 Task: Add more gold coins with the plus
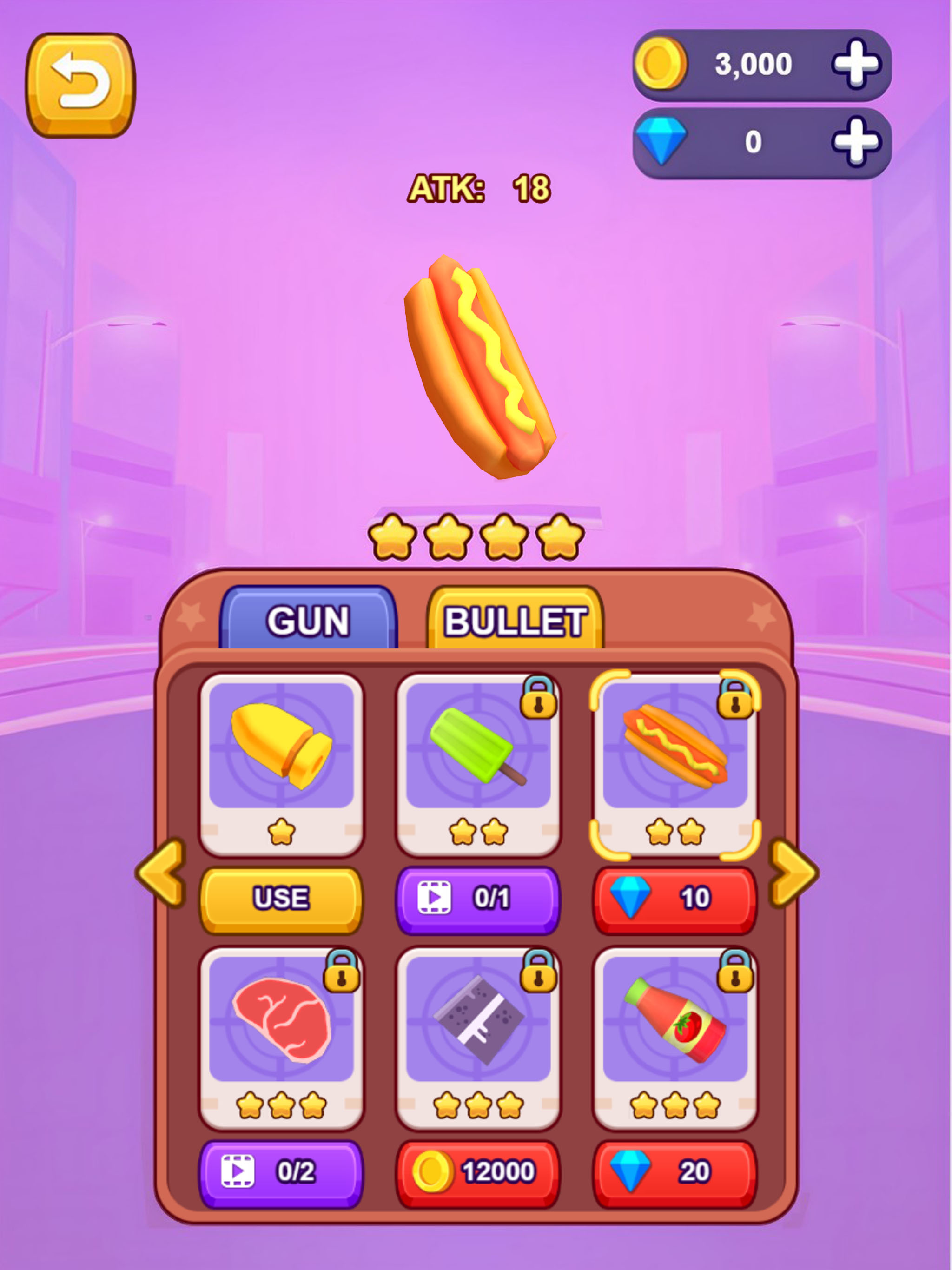click(x=855, y=64)
